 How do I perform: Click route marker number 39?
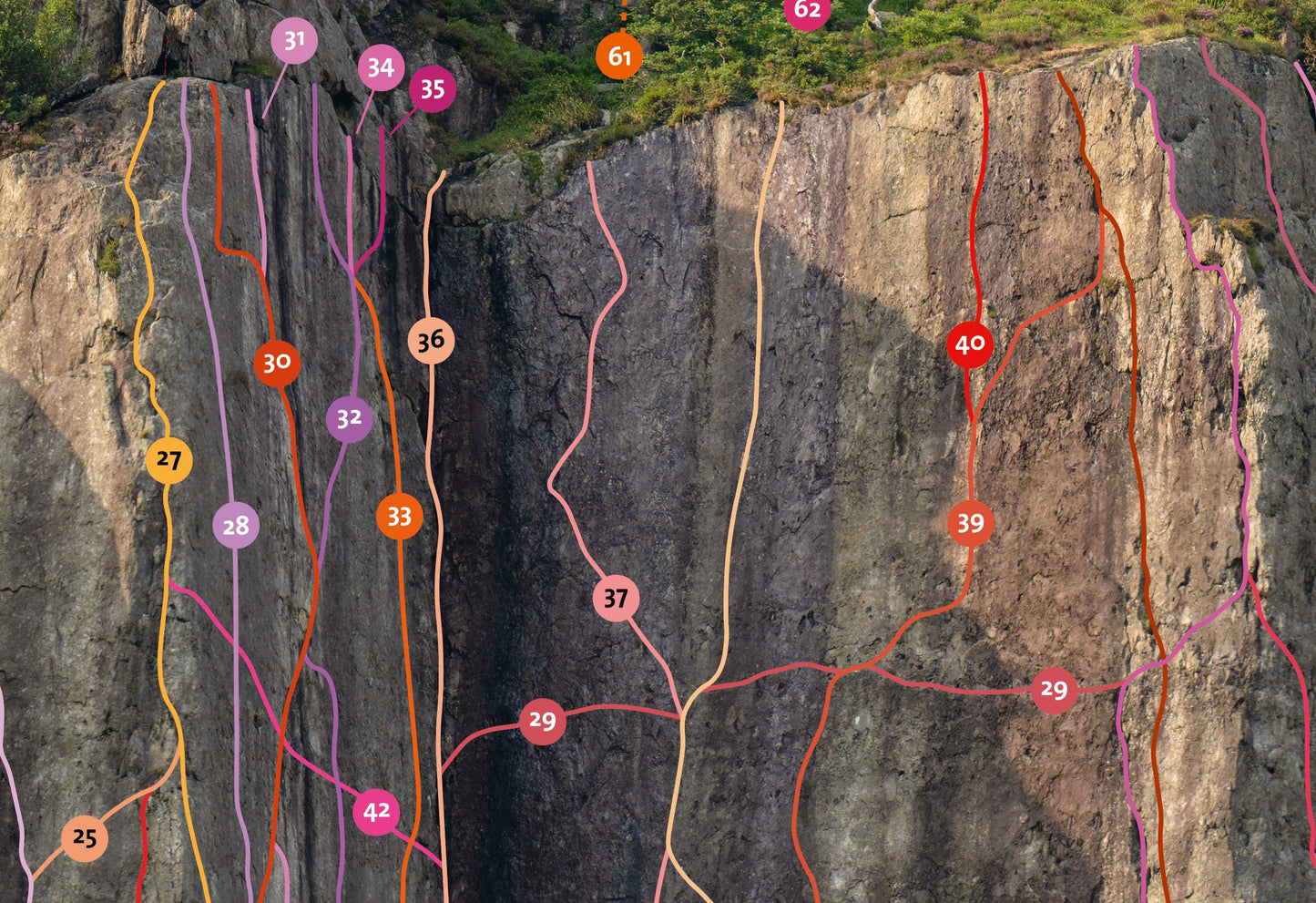(970, 523)
